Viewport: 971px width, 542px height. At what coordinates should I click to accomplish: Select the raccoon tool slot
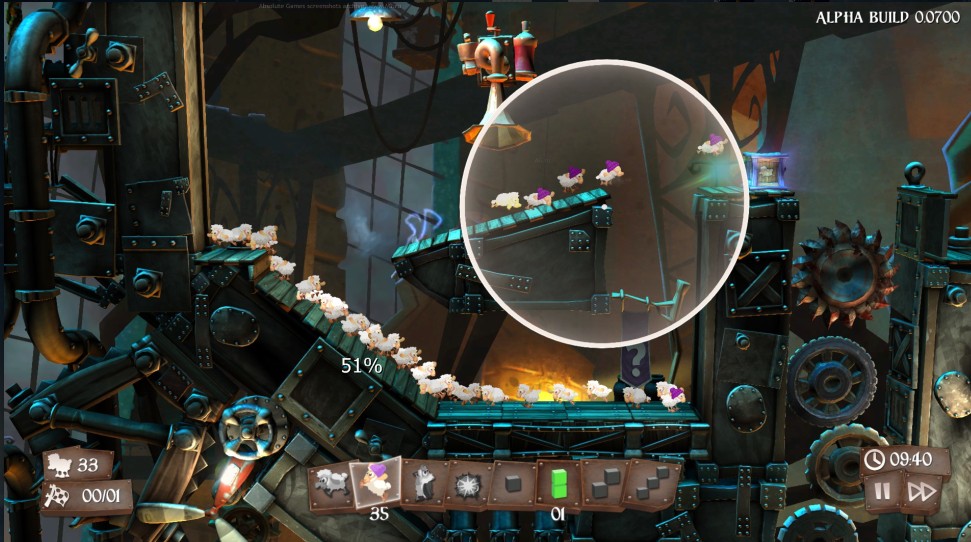(x=422, y=484)
